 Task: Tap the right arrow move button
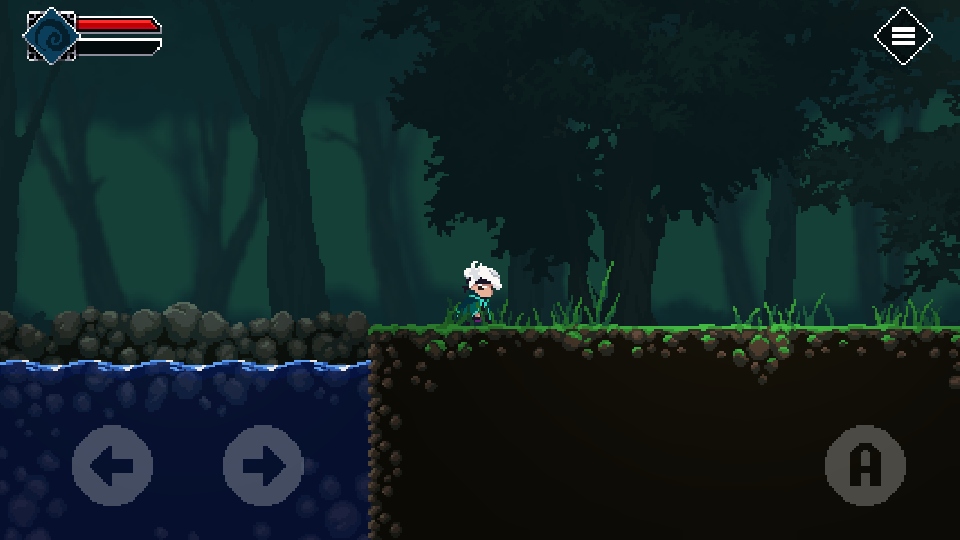[x=263, y=465]
